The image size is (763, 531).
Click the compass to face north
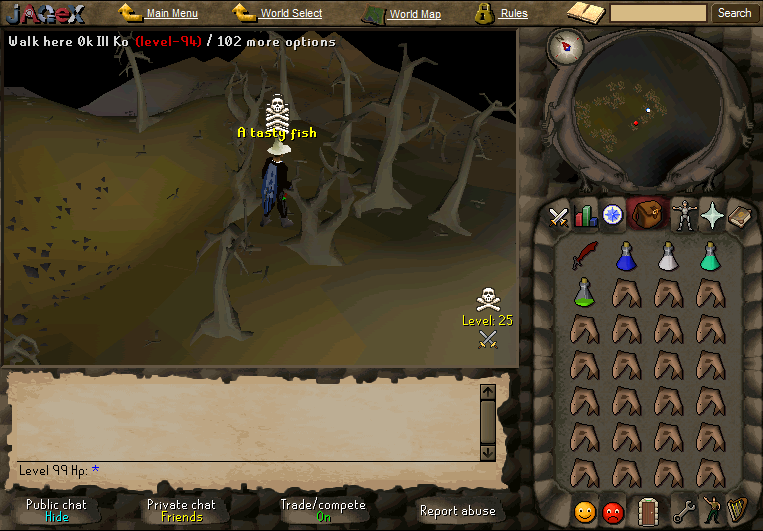(x=571, y=45)
